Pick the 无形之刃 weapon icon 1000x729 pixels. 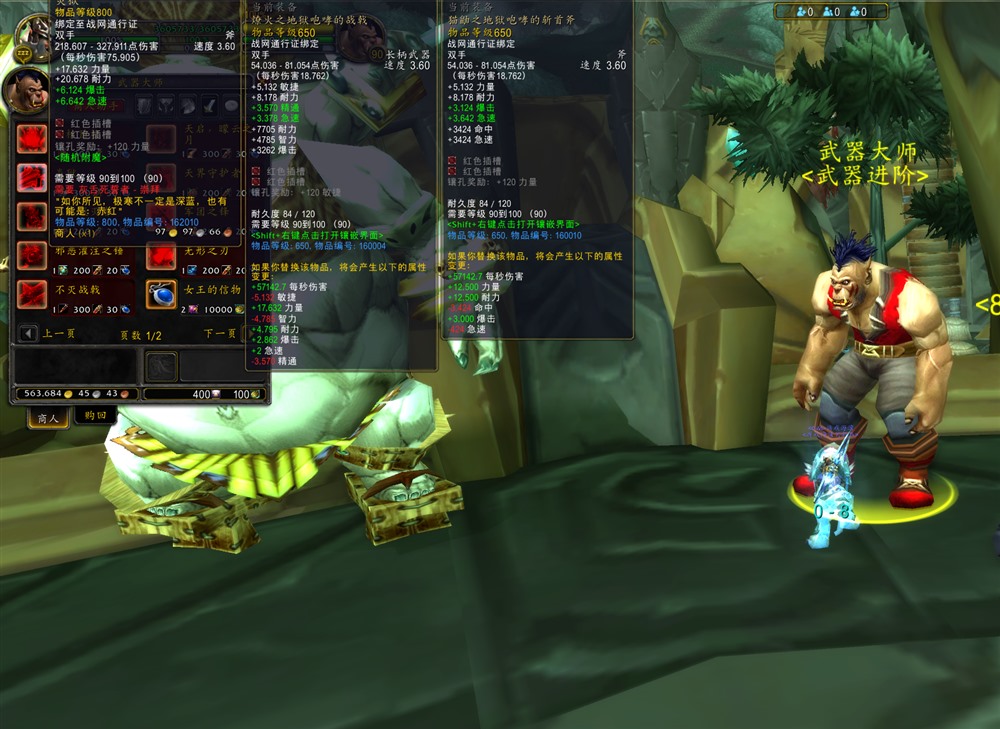click(161, 255)
